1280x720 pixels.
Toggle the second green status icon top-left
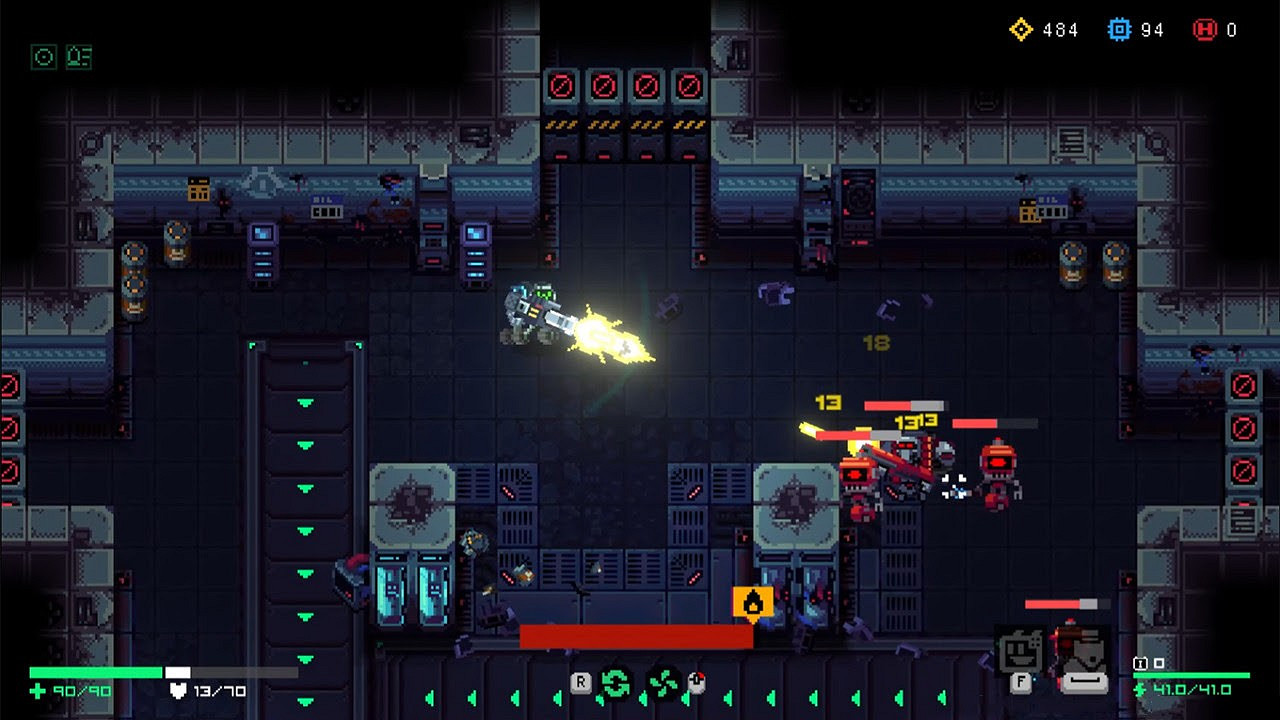(80, 58)
